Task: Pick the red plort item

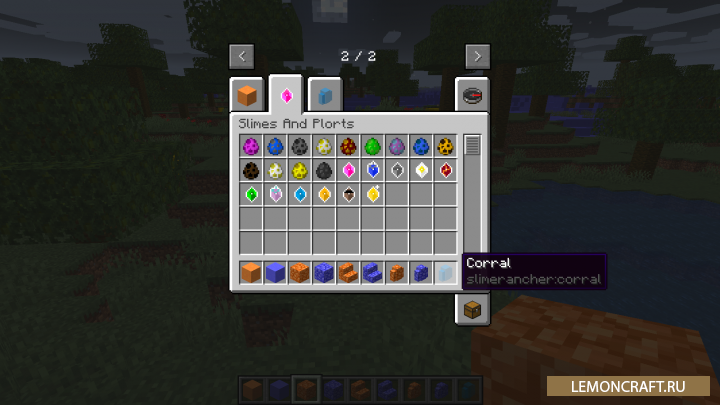Action: (446, 170)
